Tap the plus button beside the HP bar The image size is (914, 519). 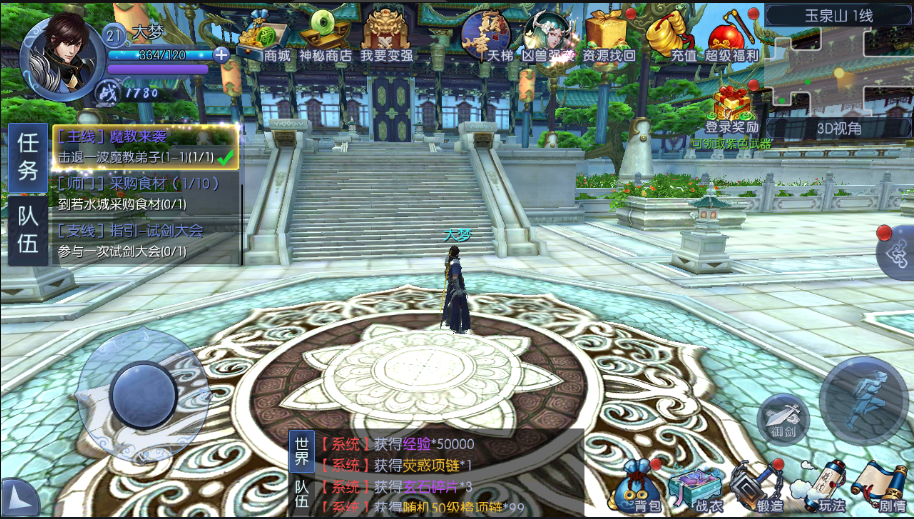(x=221, y=54)
